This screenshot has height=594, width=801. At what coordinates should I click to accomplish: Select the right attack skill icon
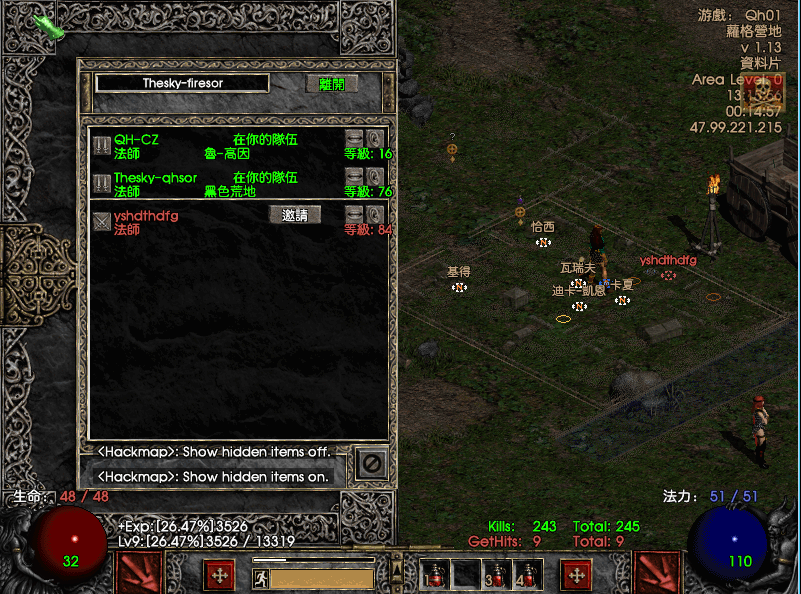[660, 572]
